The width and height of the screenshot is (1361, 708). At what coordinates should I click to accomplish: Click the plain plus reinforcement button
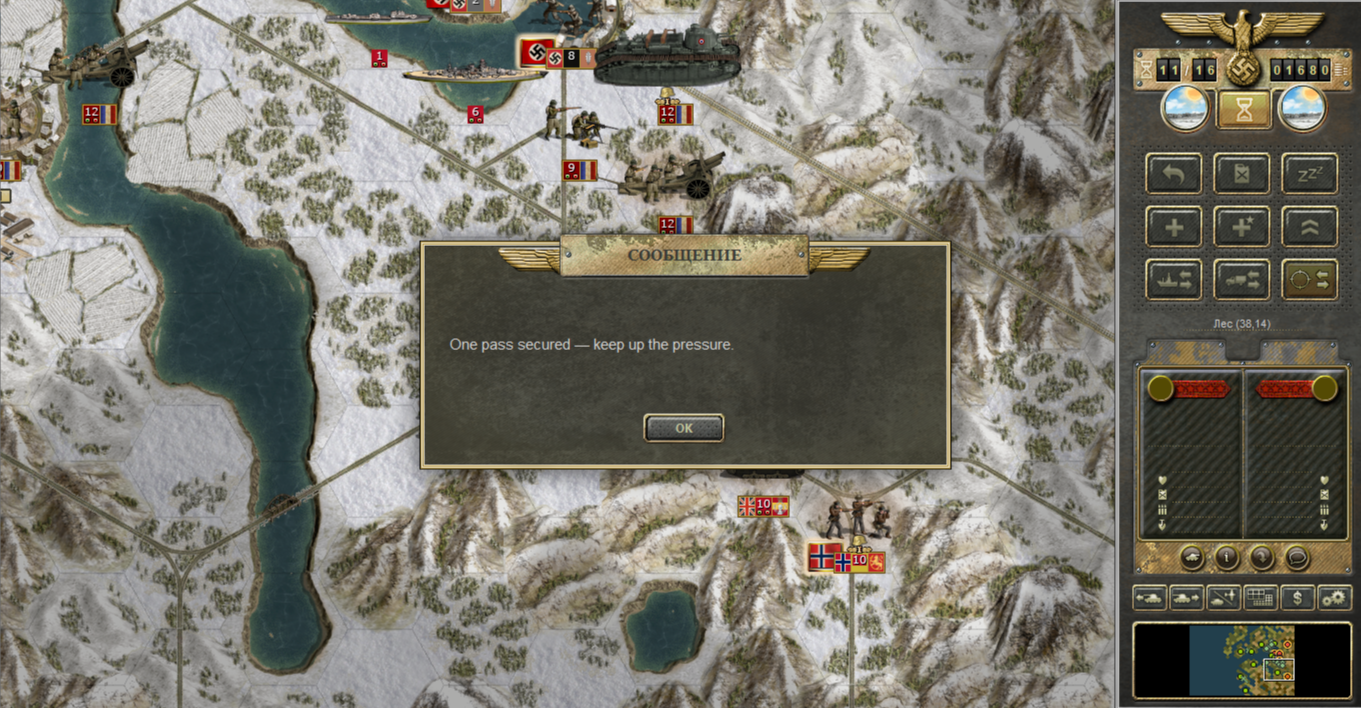(x=1174, y=227)
